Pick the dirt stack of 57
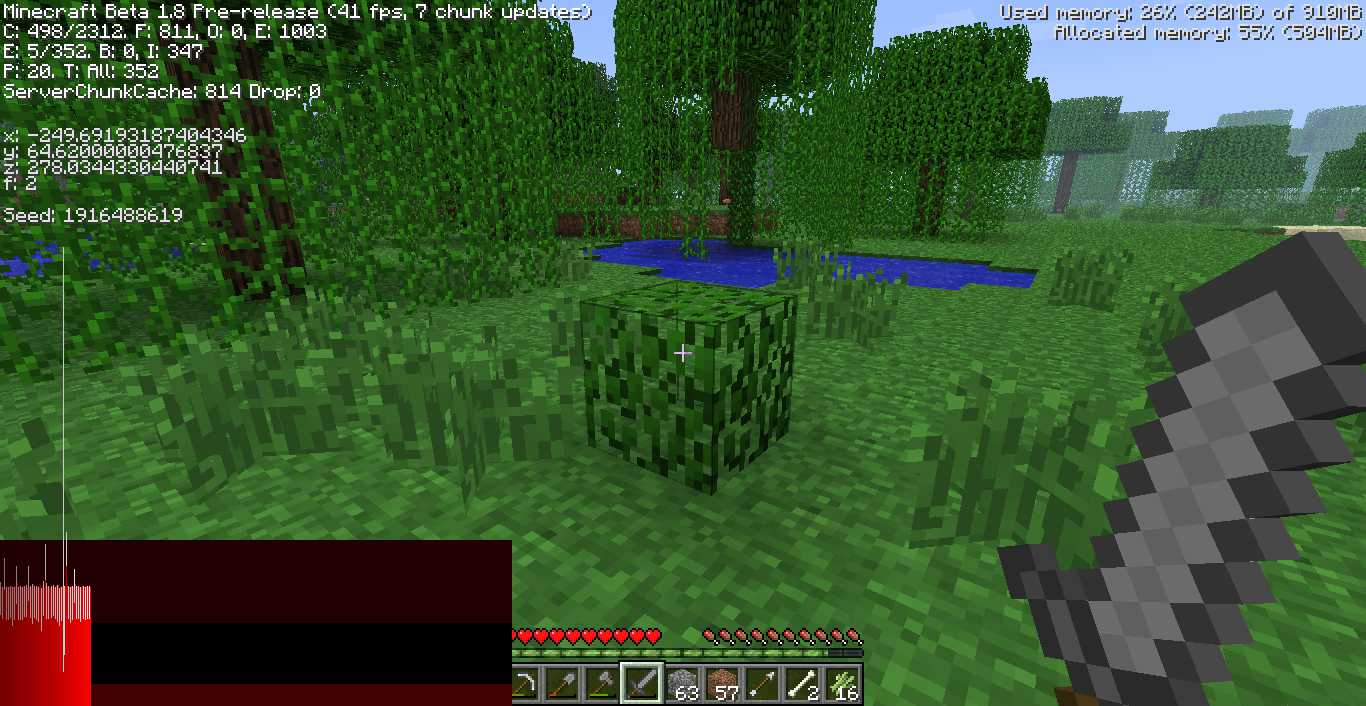 (x=723, y=685)
